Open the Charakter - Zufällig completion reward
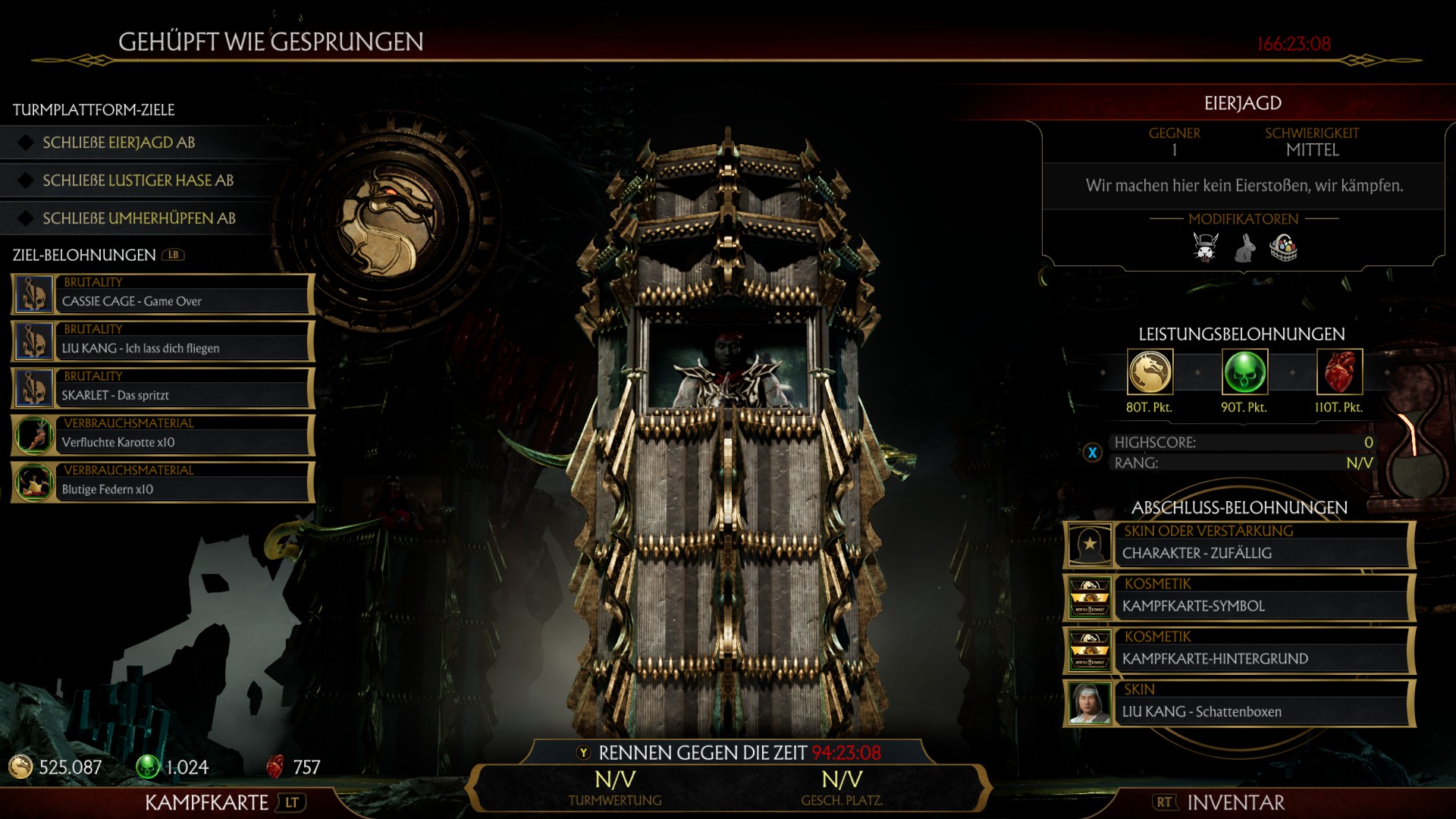1456x819 pixels. [x=1239, y=544]
